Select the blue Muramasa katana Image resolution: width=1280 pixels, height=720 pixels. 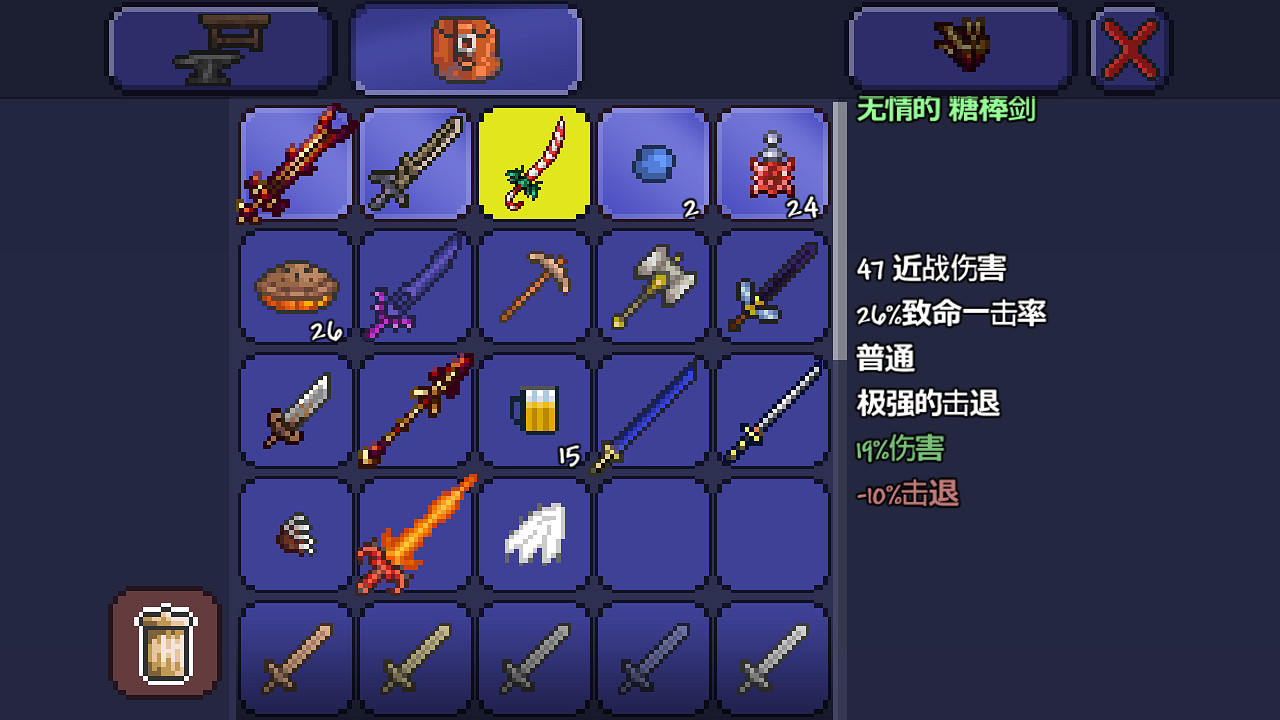pos(653,411)
